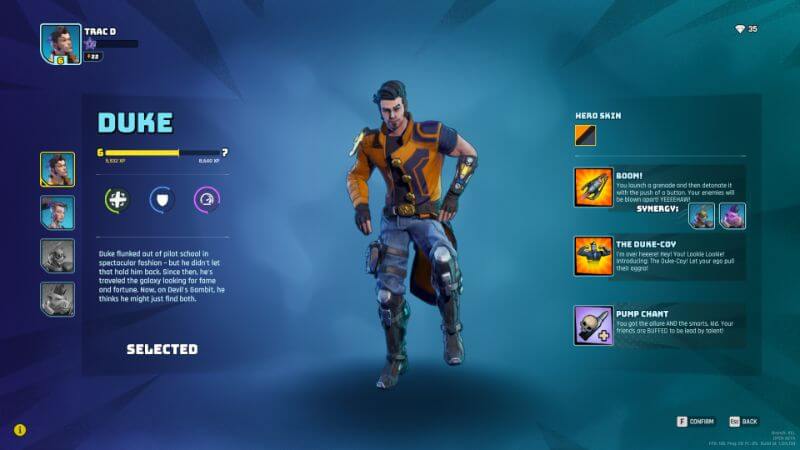Click the blue shield stat icon
The width and height of the screenshot is (800, 450).
(163, 200)
